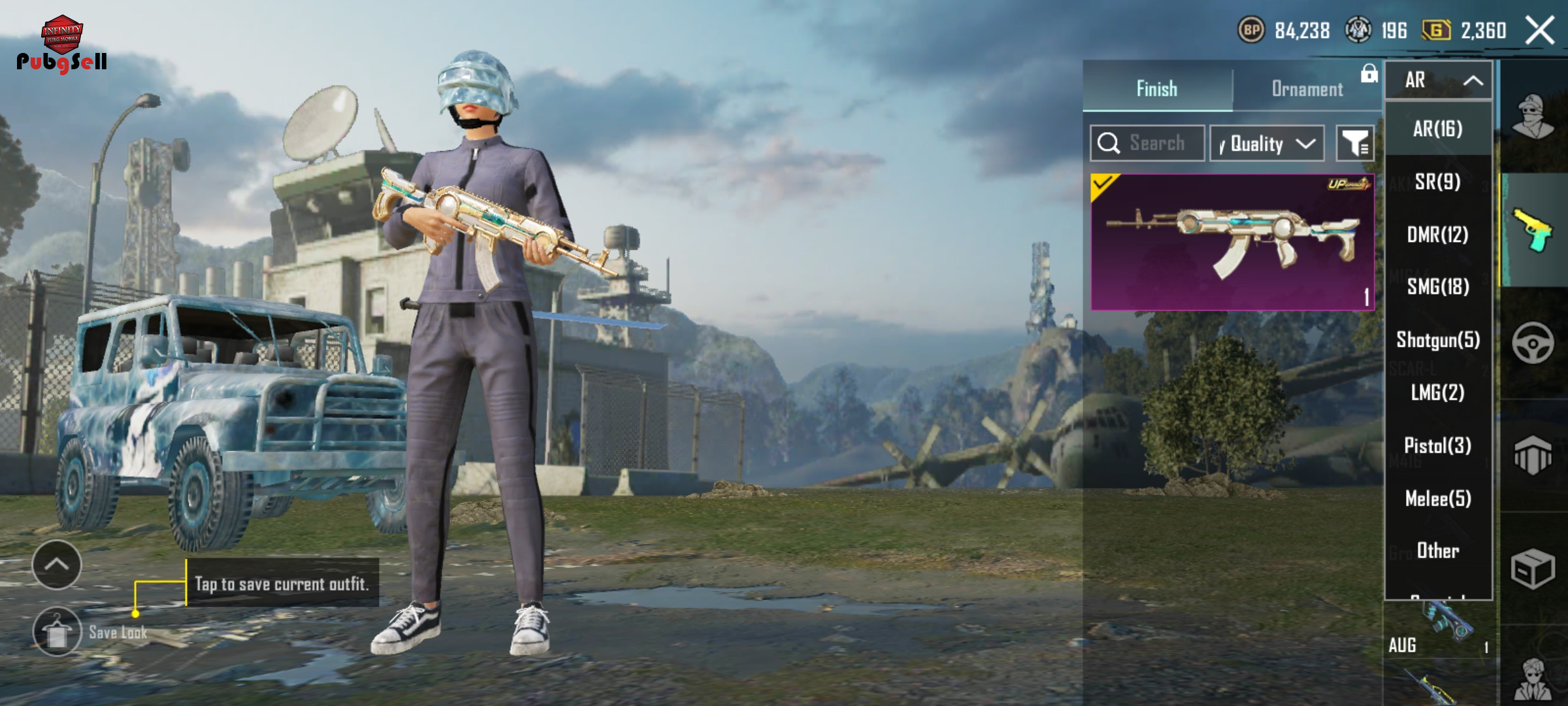Choose the Other weapon category
Viewport: 1568px width, 706px height.
point(1438,551)
